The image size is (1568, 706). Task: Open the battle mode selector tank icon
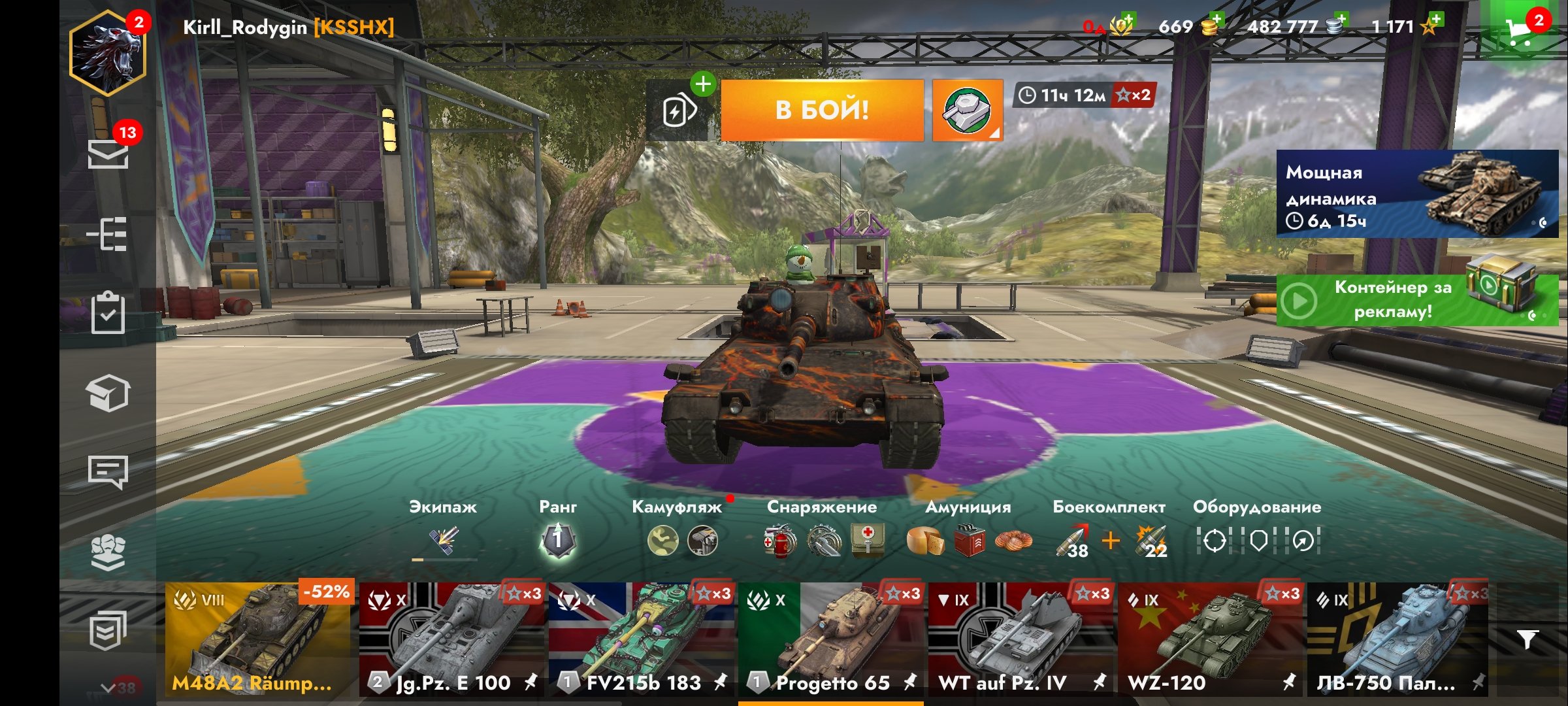967,110
